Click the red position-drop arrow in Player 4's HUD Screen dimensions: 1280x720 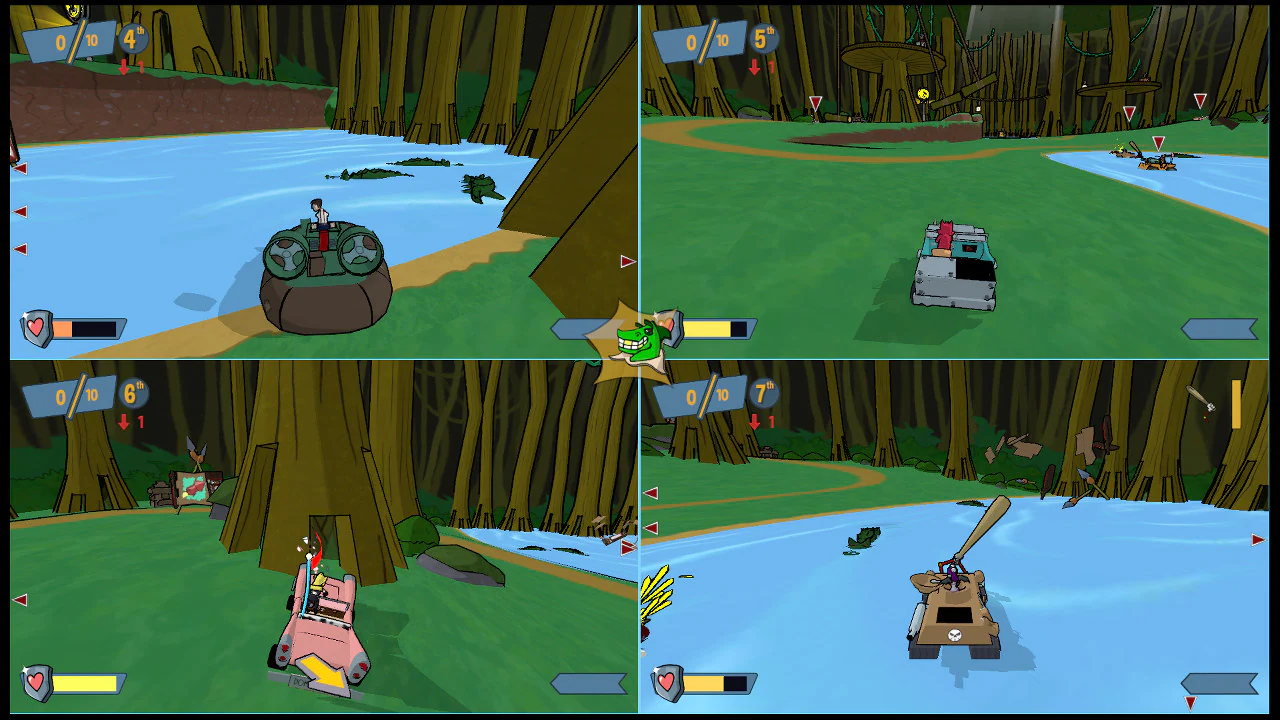(x=757, y=420)
